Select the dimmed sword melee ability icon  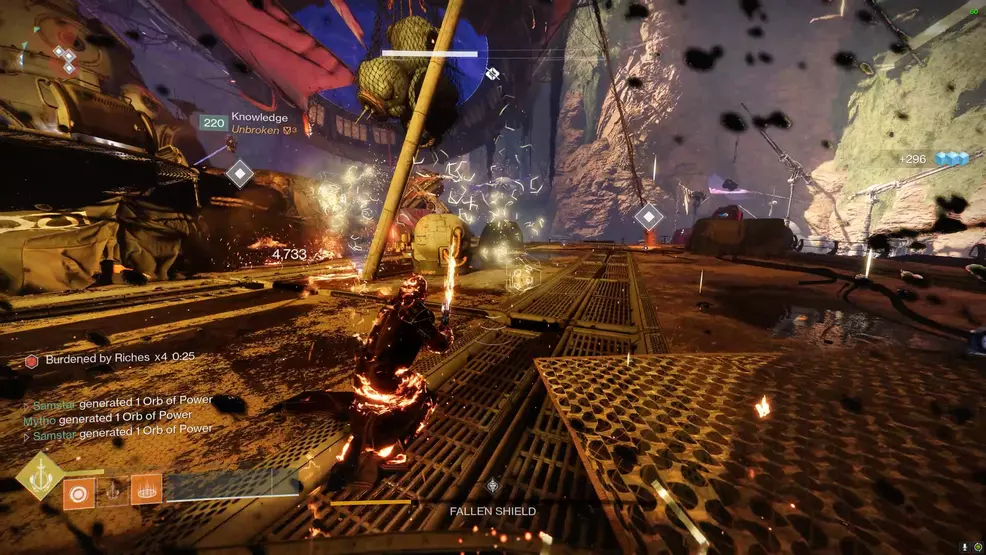pos(112,490)
